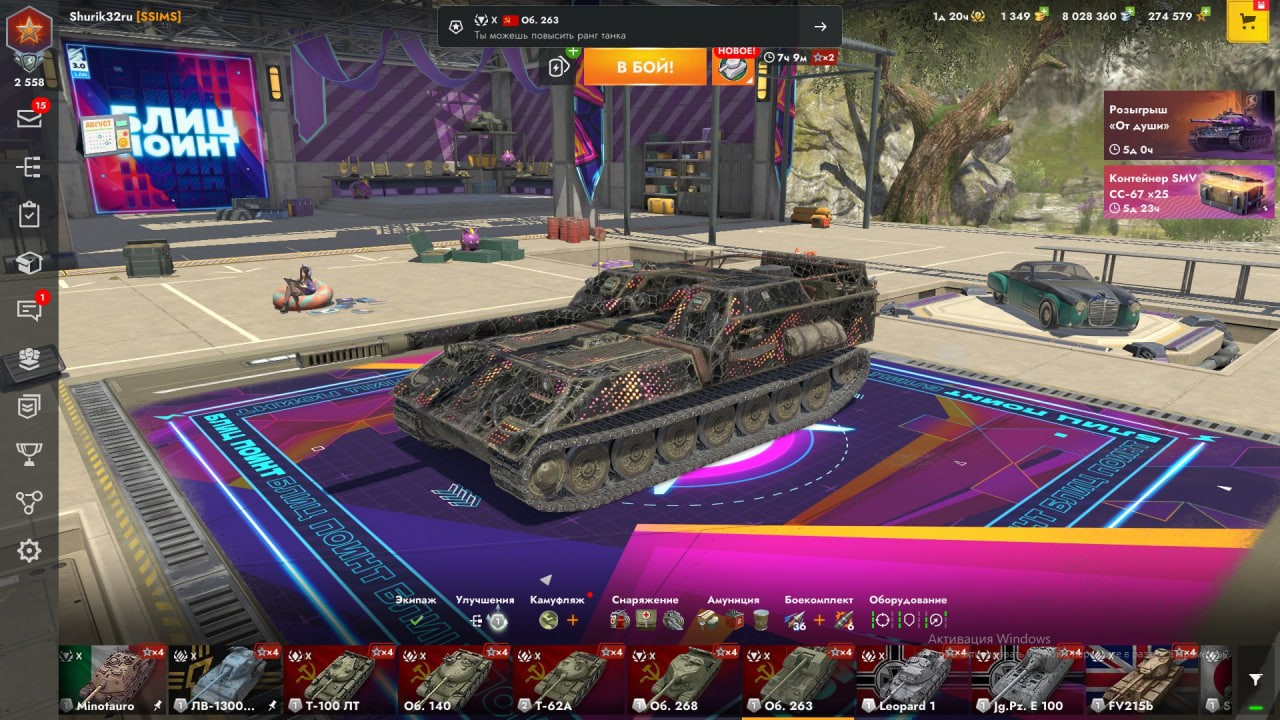Open the clipboard missions icon
Image resolution: width=1280 pixels, height=720 pixels.
[29, 214]
